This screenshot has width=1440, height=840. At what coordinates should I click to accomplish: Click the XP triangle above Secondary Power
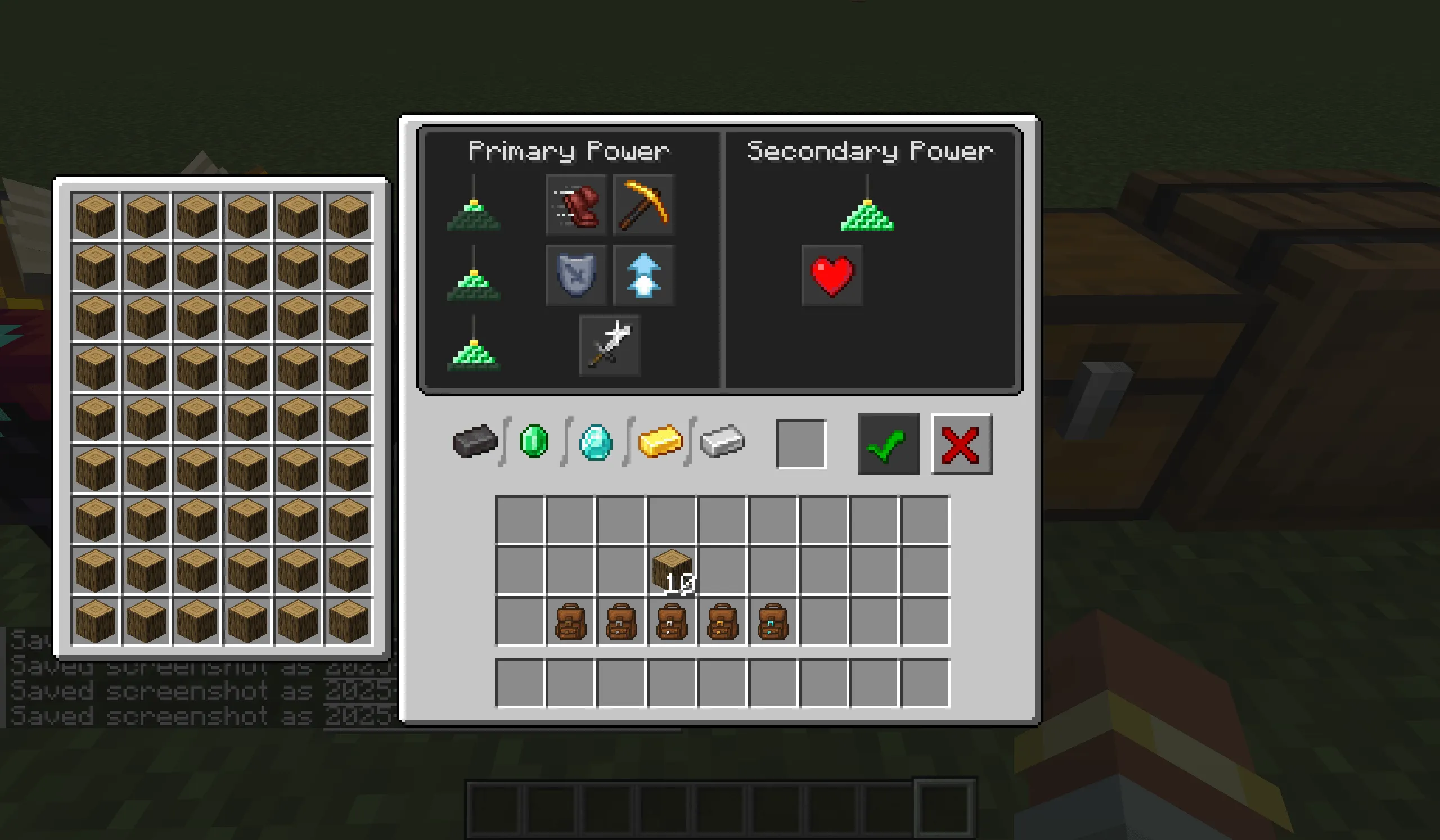[867, 220]
